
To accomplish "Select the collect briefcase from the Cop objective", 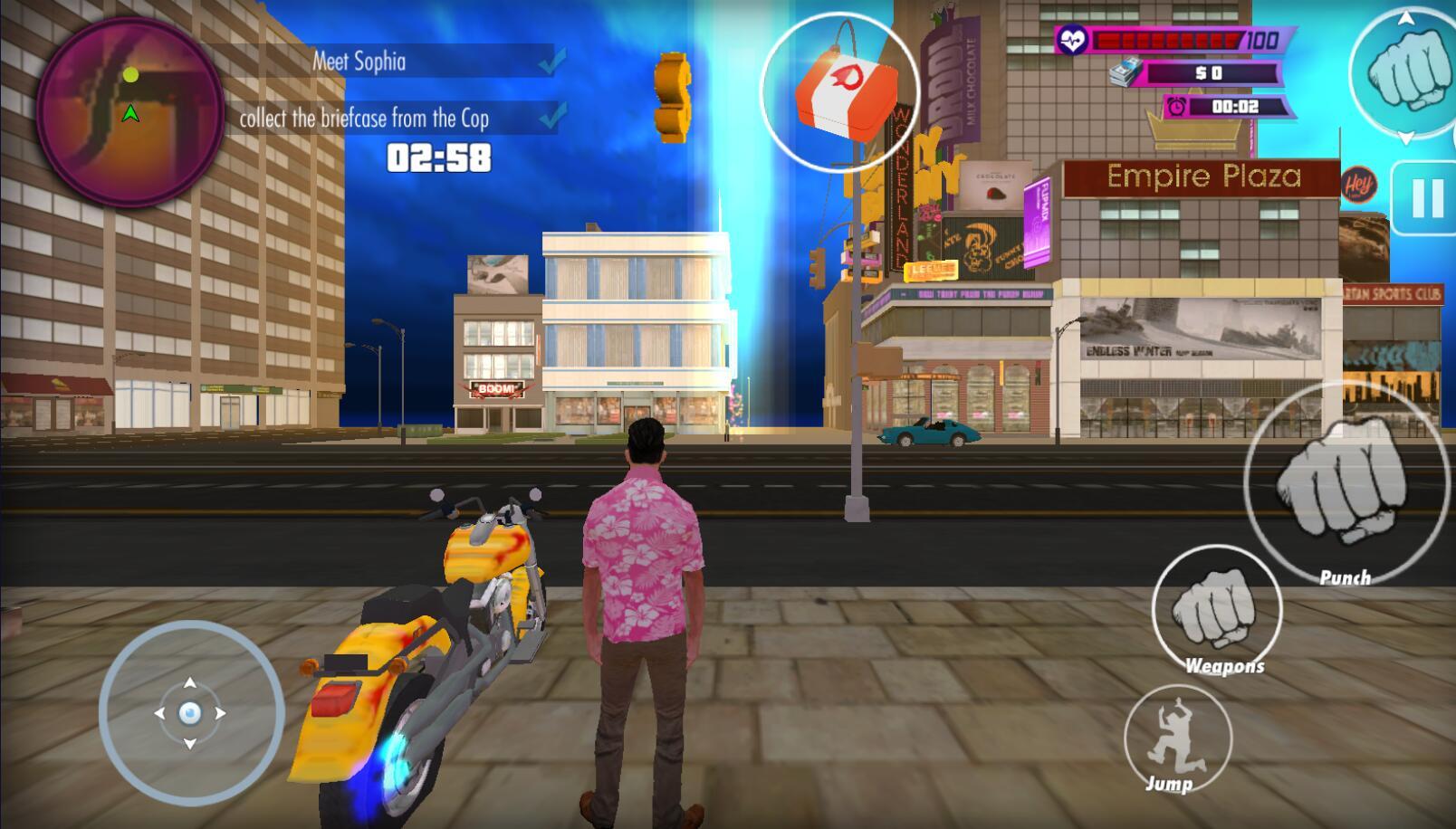I will coord(364,117).
